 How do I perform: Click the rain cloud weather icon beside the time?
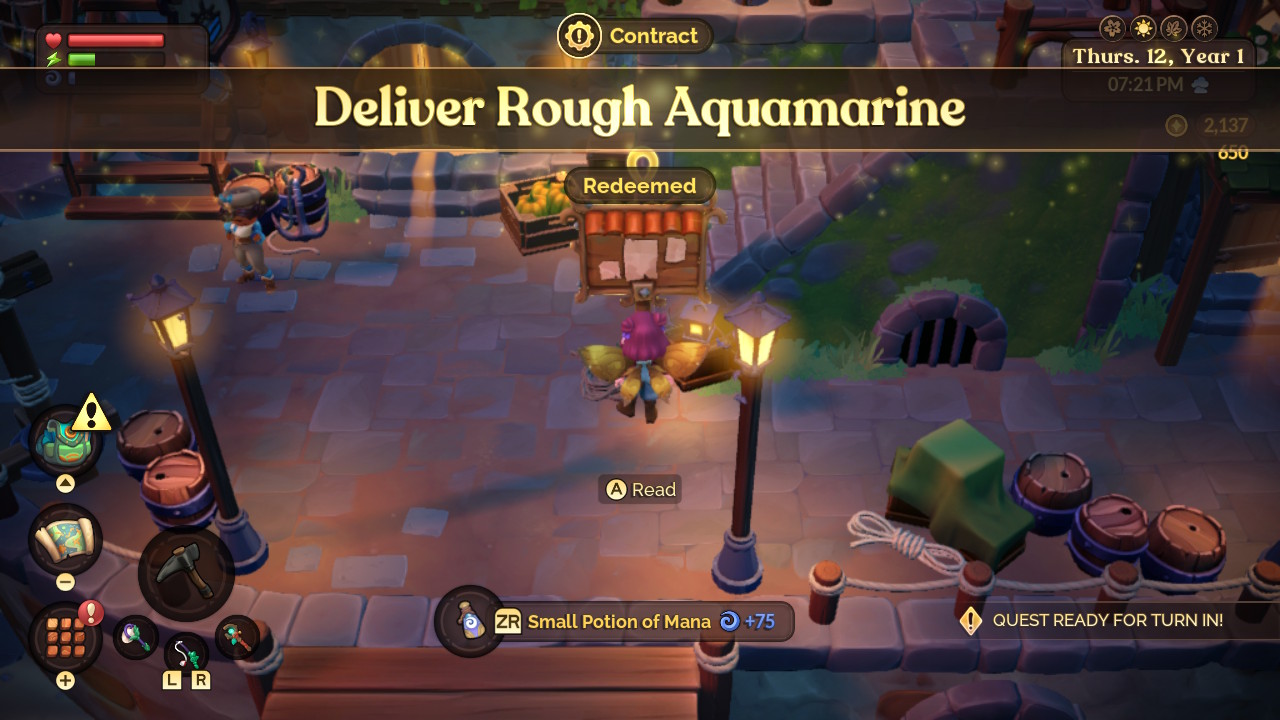tap(1200, 84)
